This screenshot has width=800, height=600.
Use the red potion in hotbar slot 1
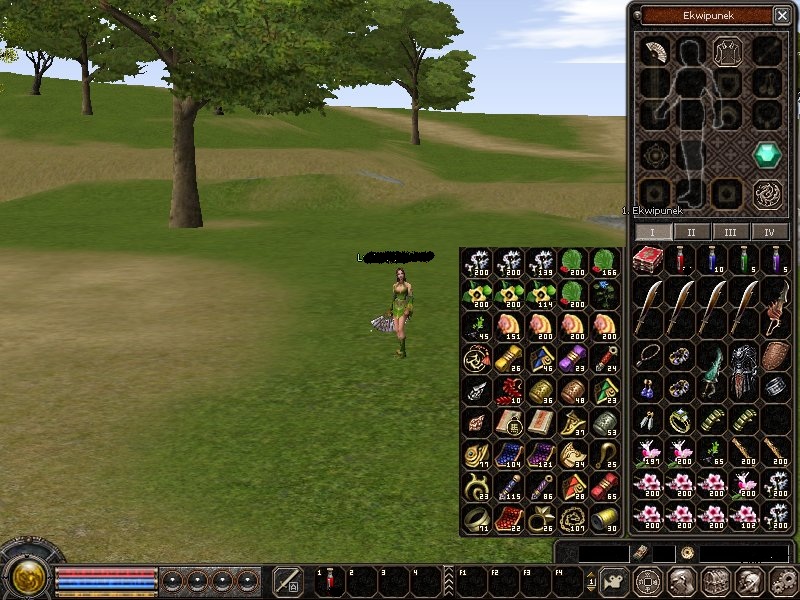point(329,581)
